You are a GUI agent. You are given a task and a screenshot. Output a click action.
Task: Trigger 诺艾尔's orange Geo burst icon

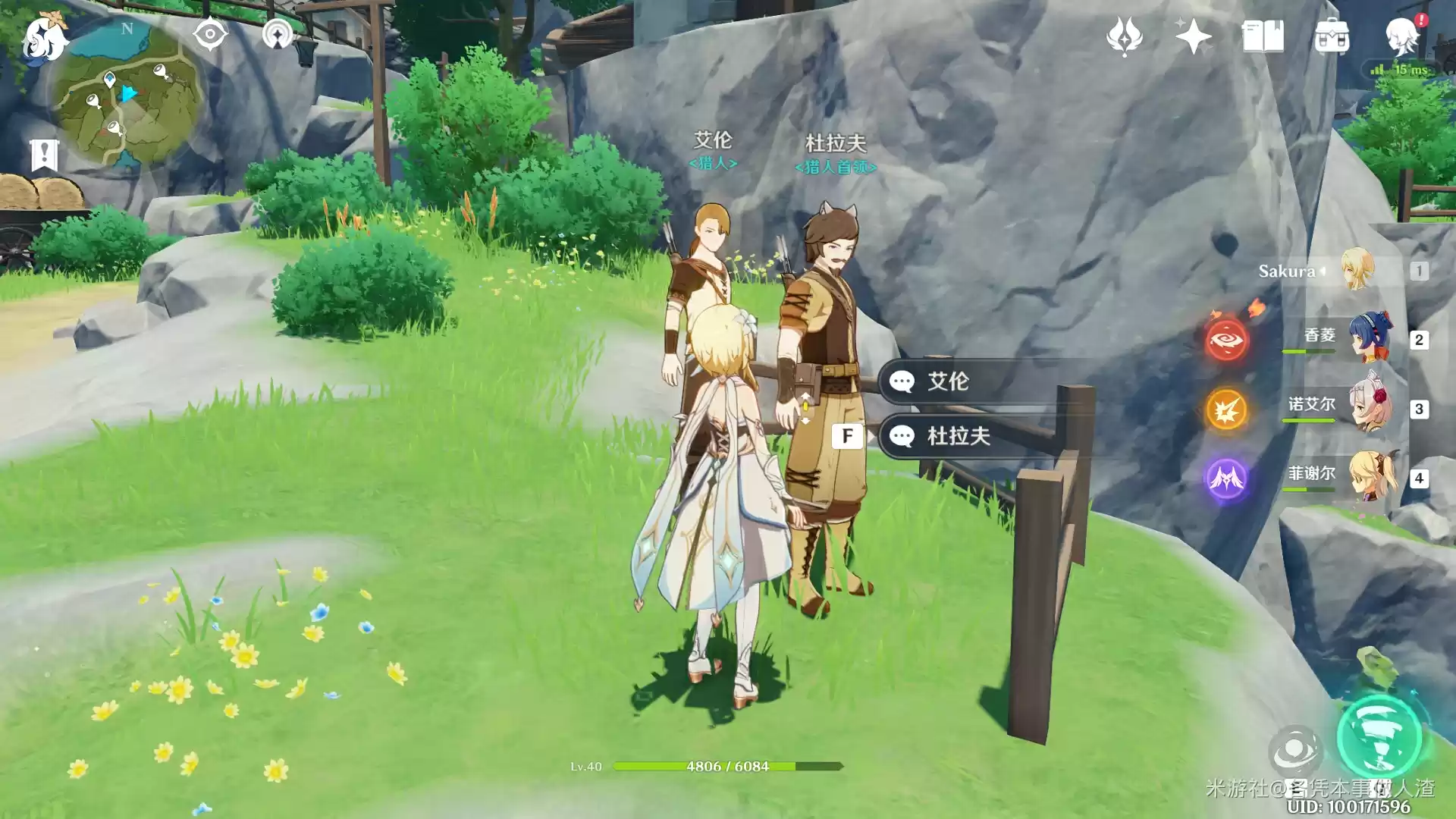1226,409
